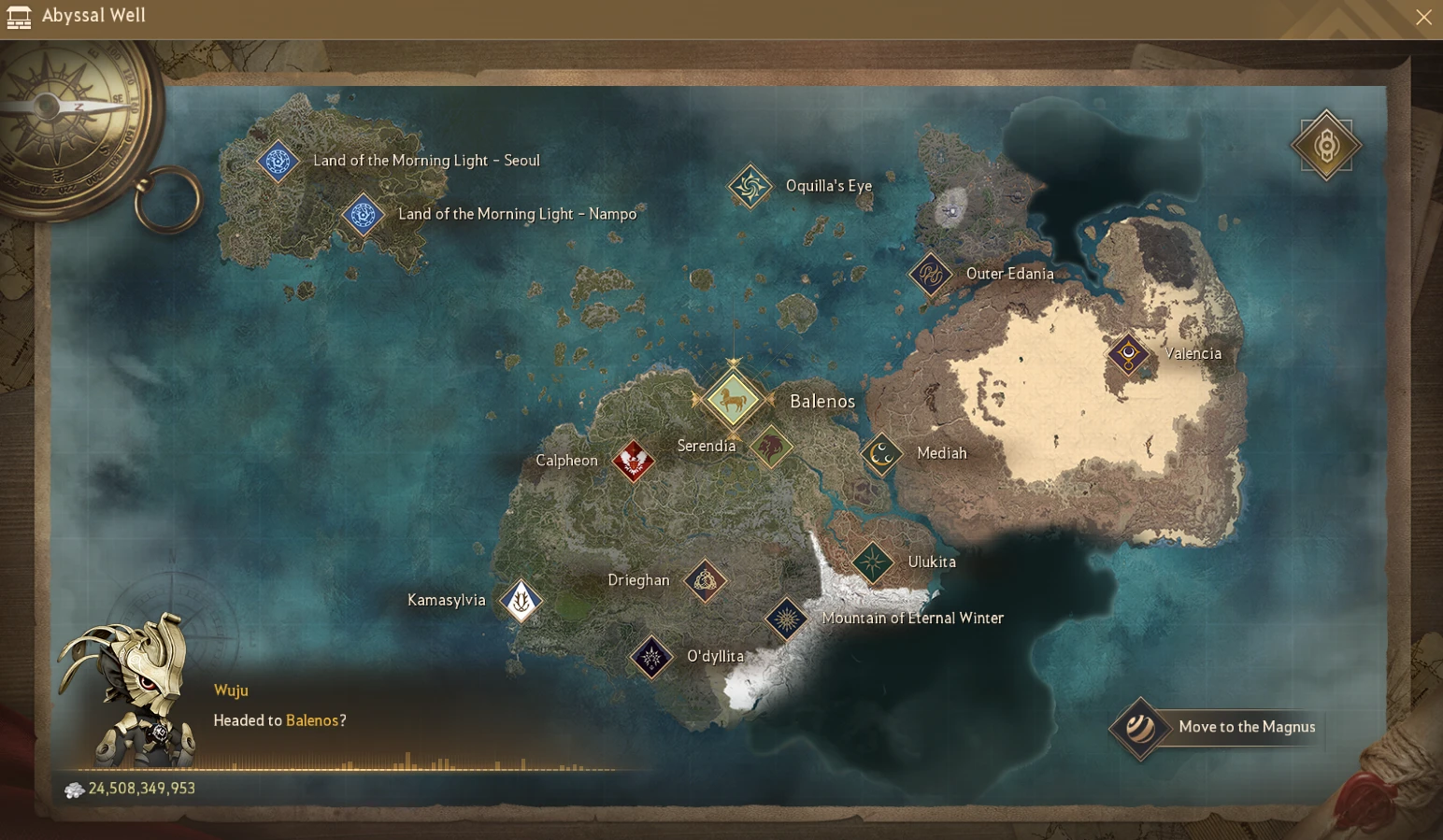Select the Ulukita destination marker
Screen dimensions: 1443x840
(873, 562)
